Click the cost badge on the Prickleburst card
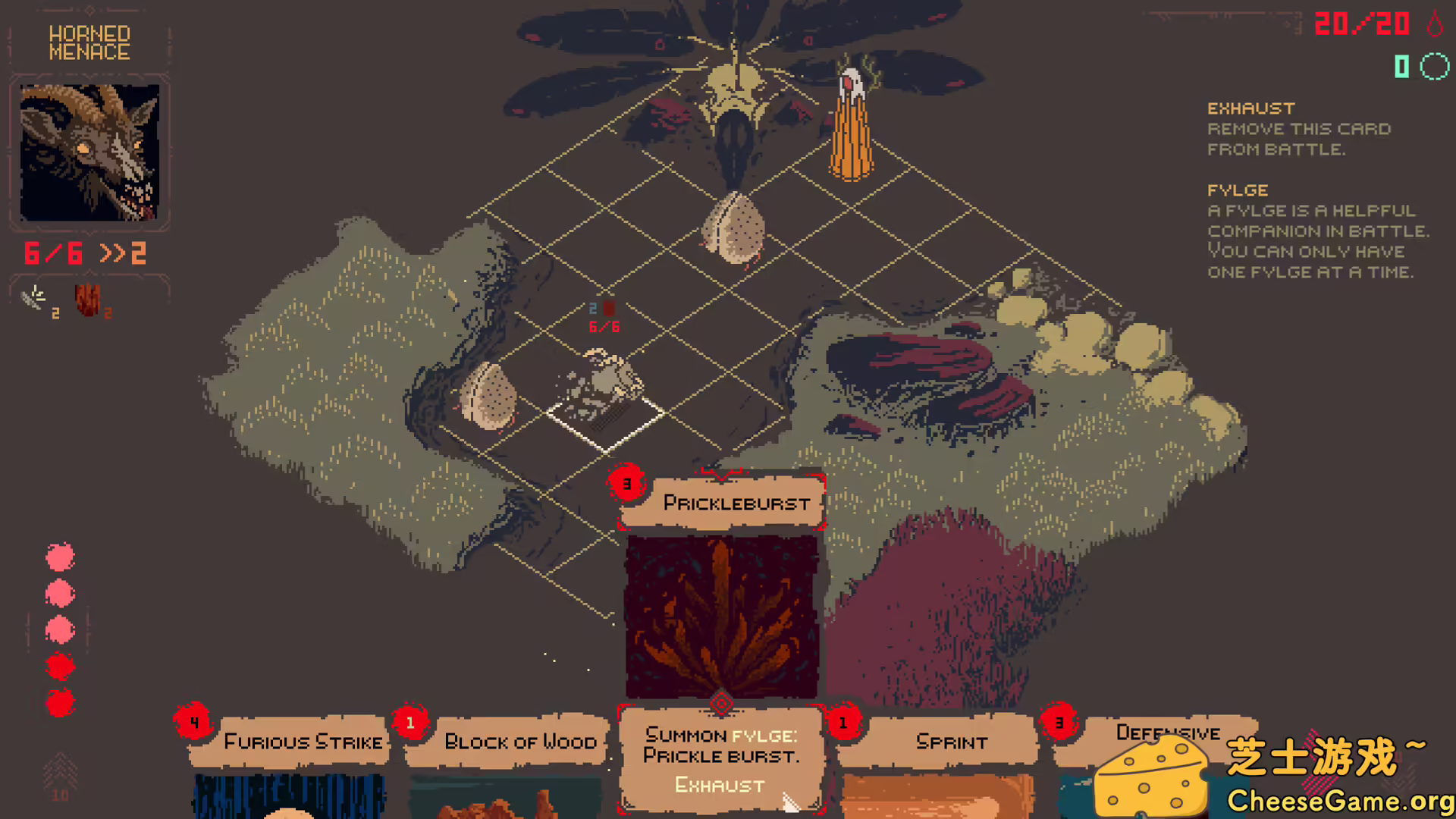The height and width of the screenshot is (819, 1456). point(627,483)
